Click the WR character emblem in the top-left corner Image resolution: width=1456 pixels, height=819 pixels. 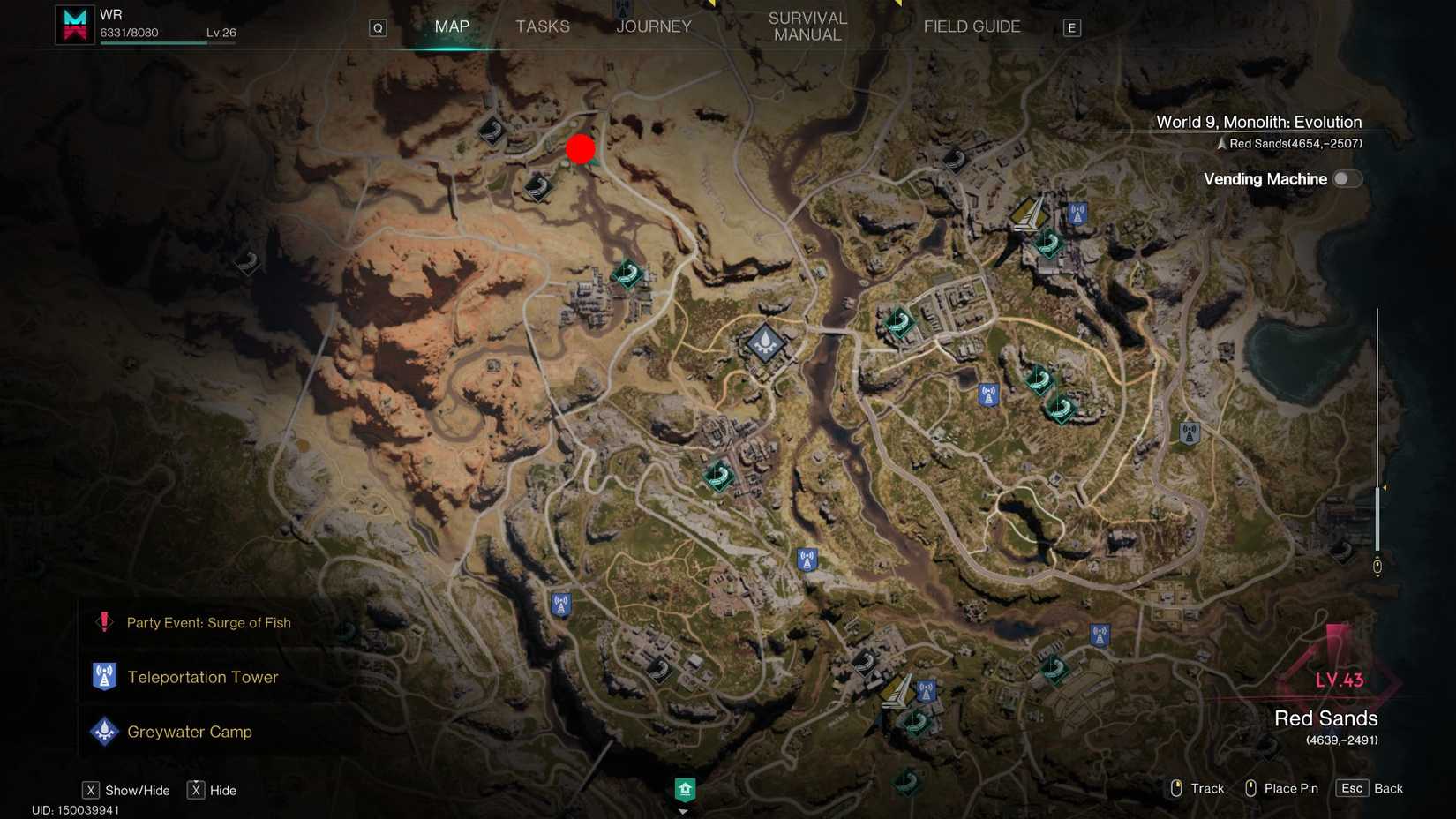(x=74, y=23)
